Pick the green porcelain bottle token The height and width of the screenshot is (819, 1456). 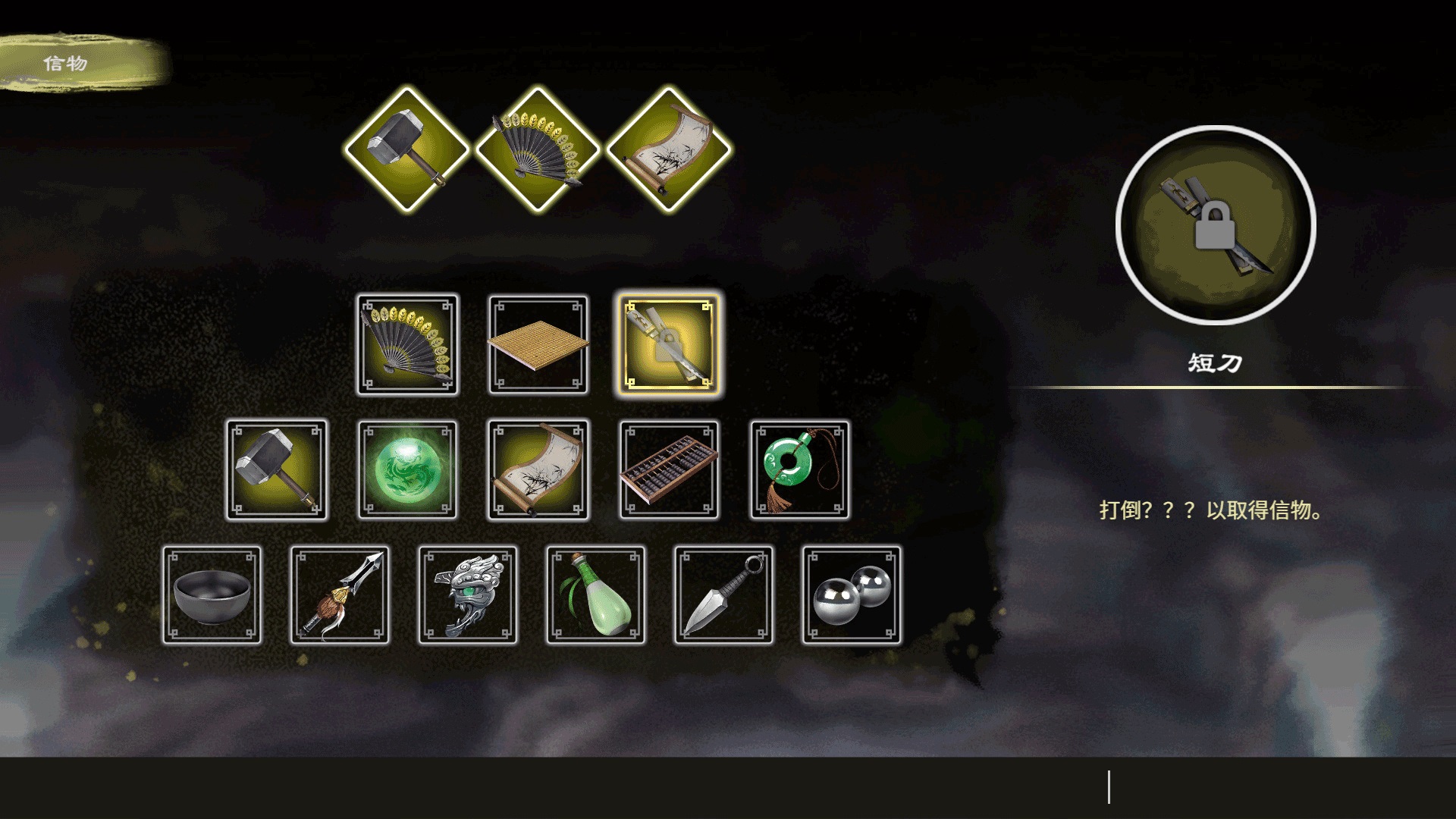coord(596,595)
